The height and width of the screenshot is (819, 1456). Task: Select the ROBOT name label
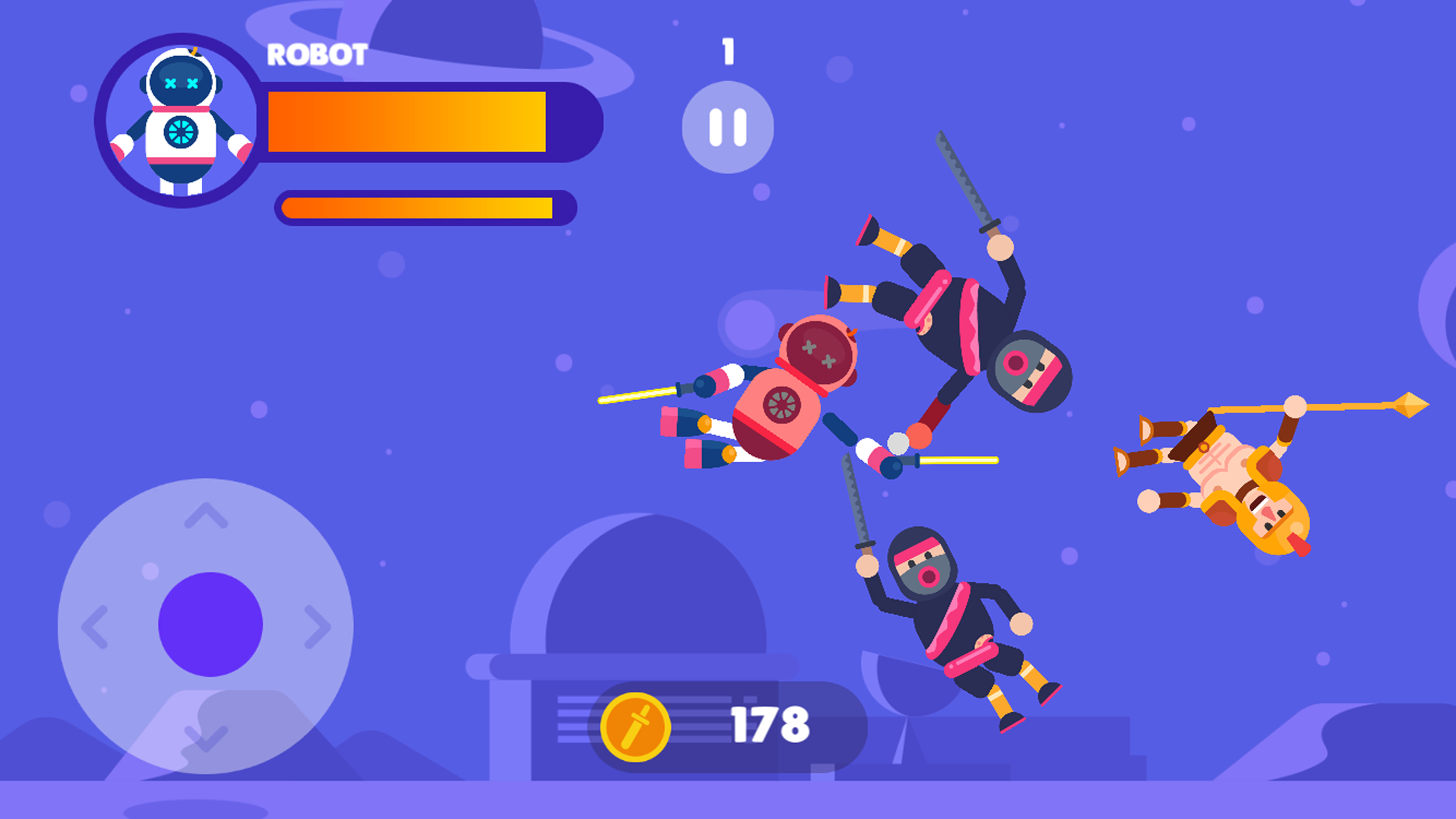pos(317,55)
